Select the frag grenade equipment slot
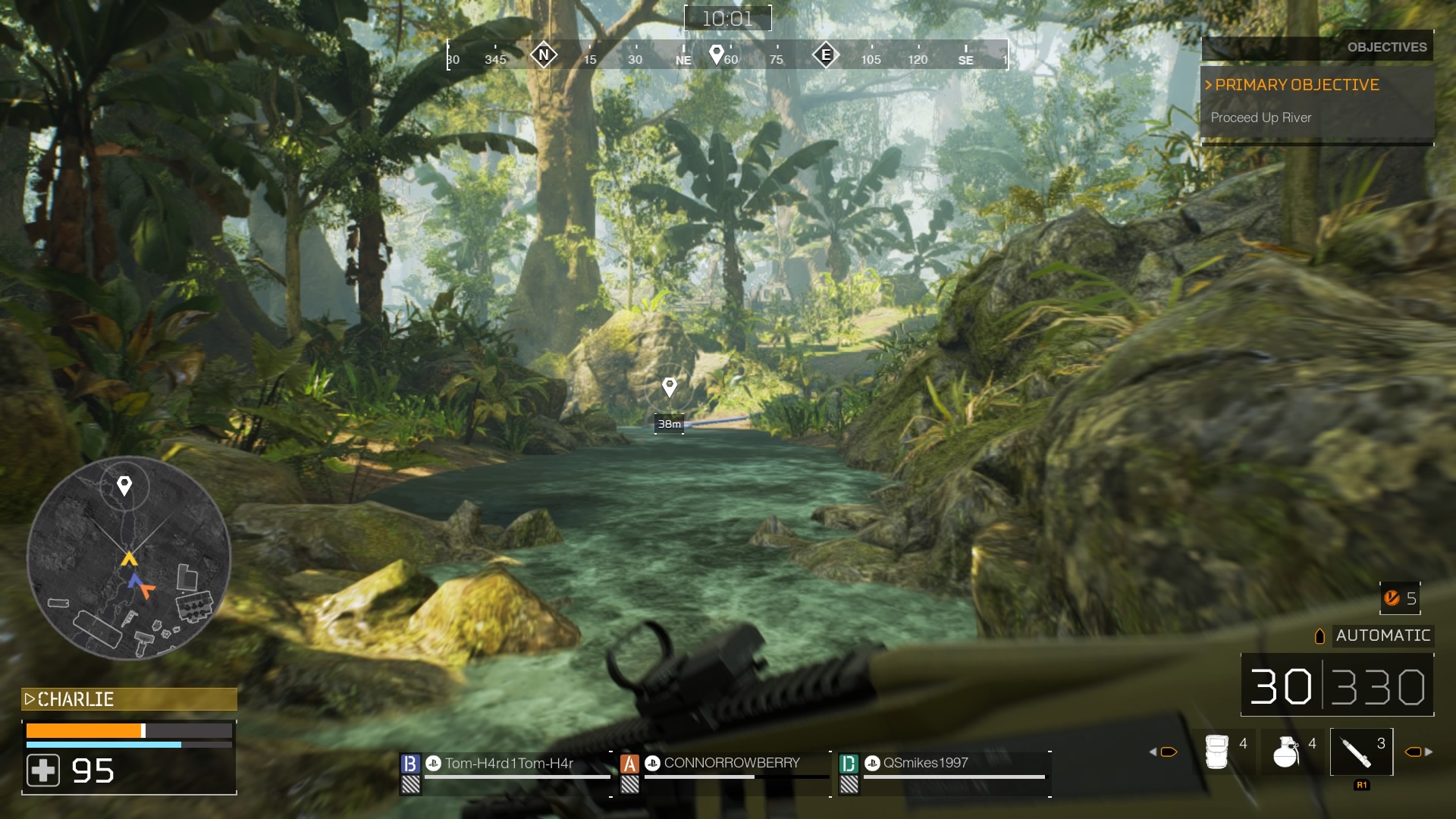 [x=1285, y=752]
